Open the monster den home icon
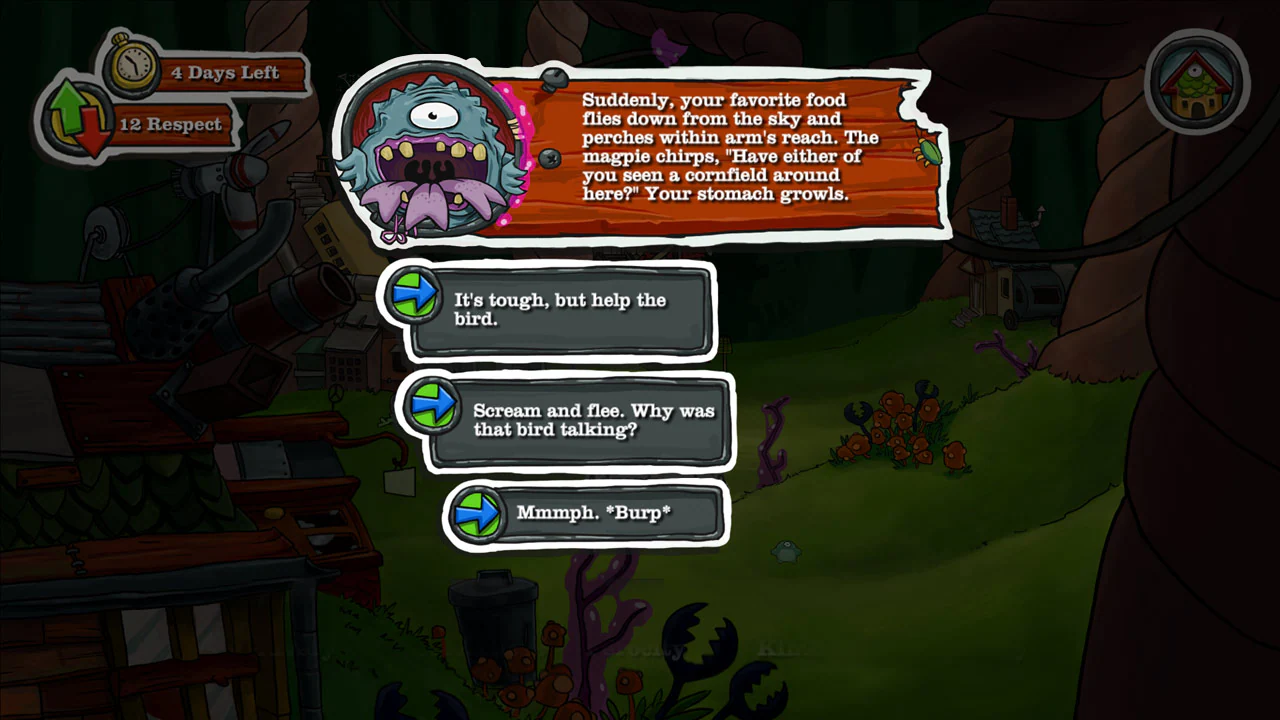1280x720 pixels. click(1197, 83)
